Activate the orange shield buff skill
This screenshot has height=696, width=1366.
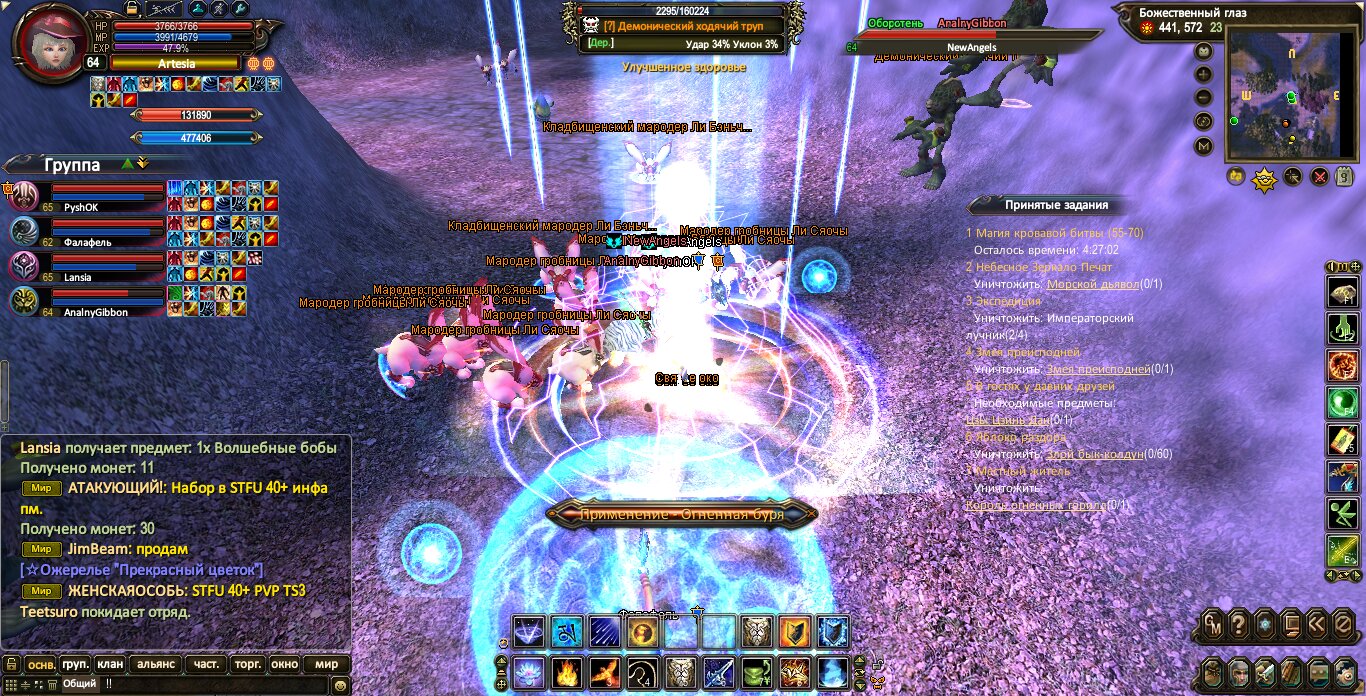[x=794, y=632]
